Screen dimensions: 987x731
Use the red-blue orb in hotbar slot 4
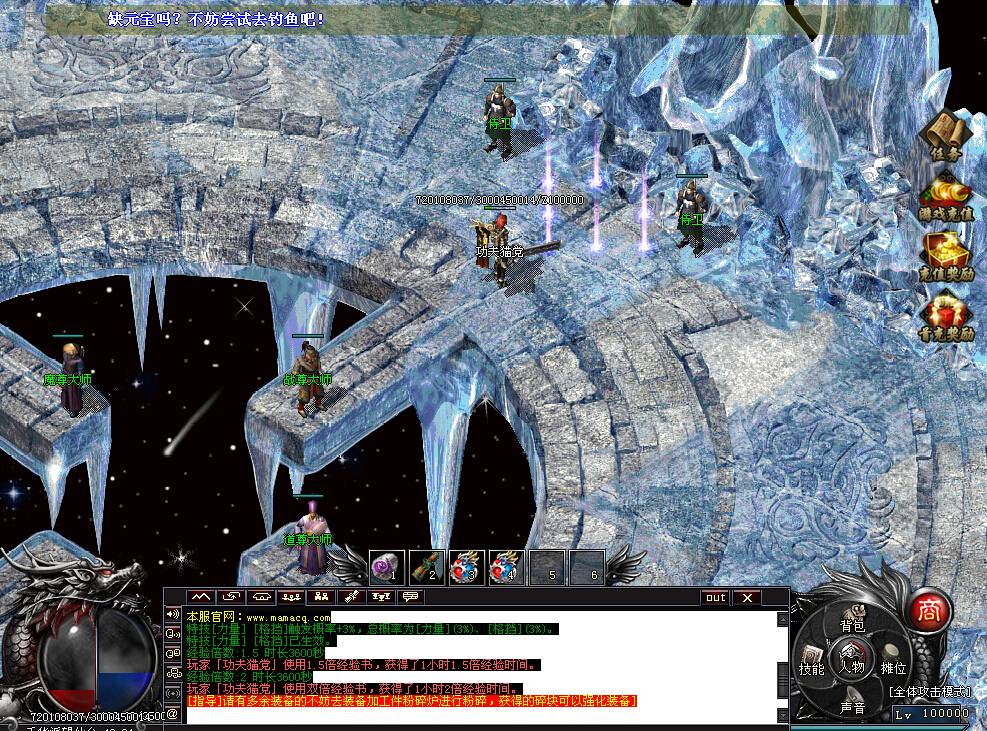[x=507, y=567]
